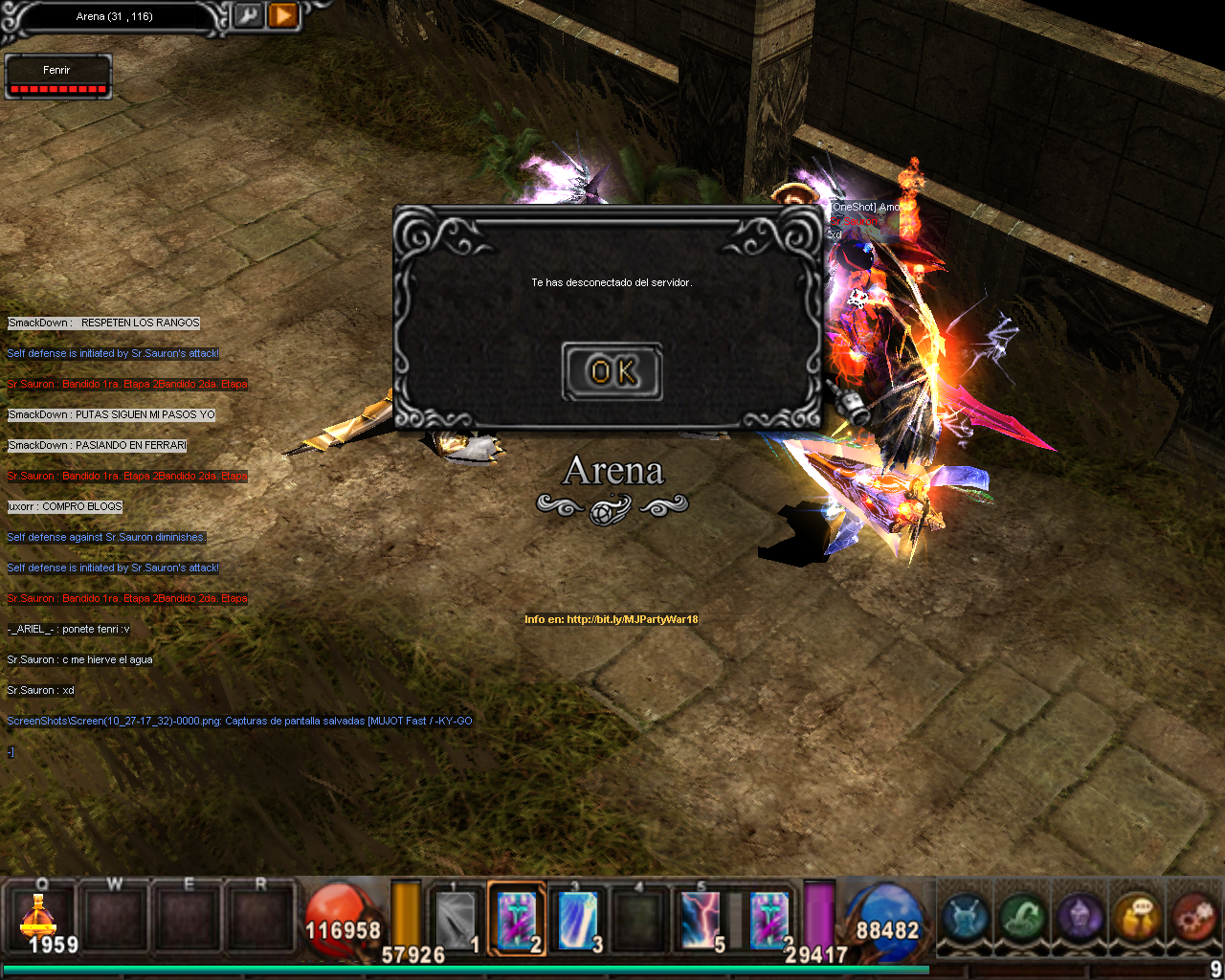Select the Fenrir pet panel
1225x980 pixels.
[57, 77]
